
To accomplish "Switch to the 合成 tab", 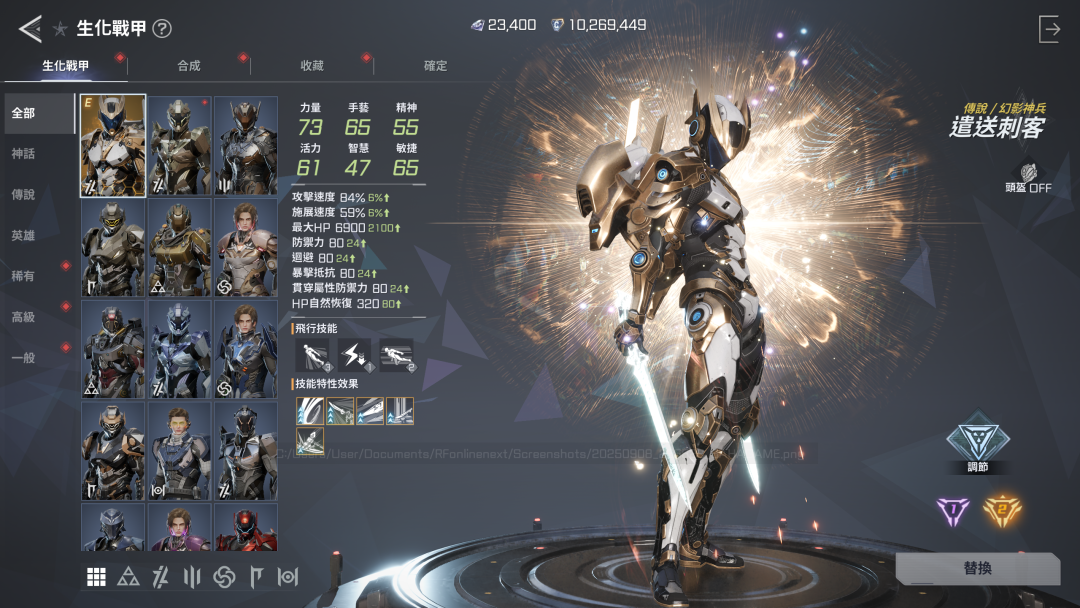I will (189, 66).
